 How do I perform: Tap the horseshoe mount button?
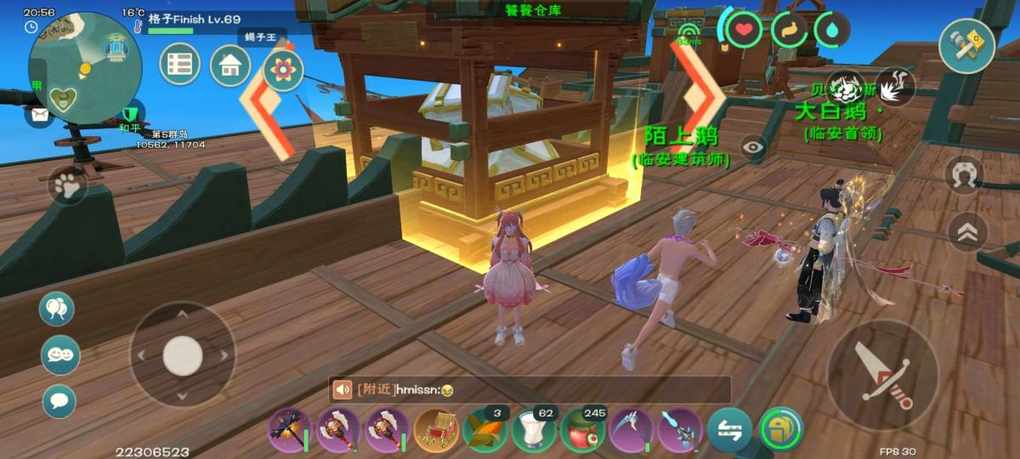pyautogui.click(x=964, y=174)
